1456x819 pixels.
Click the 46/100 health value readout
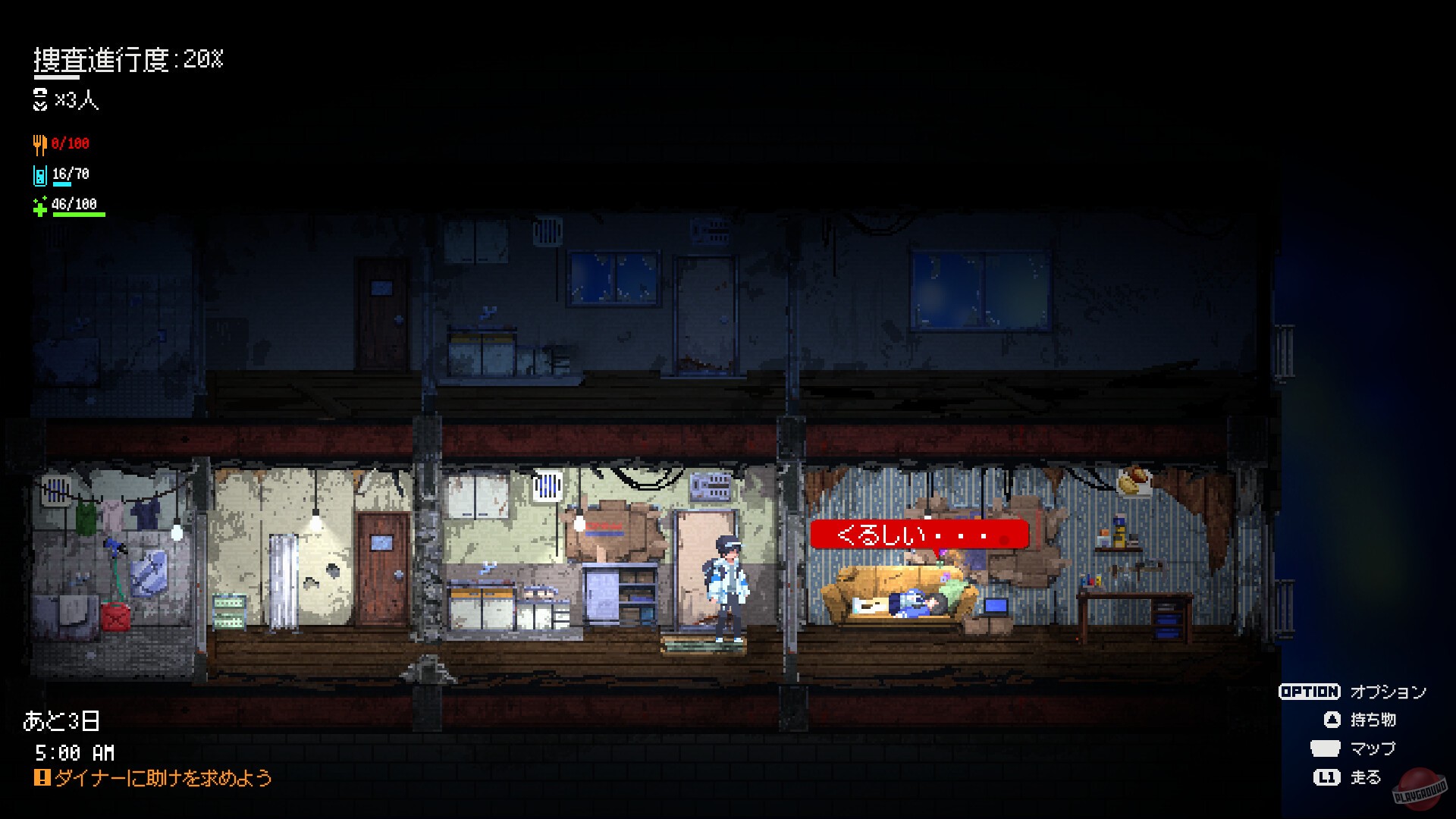click(74, 203)
